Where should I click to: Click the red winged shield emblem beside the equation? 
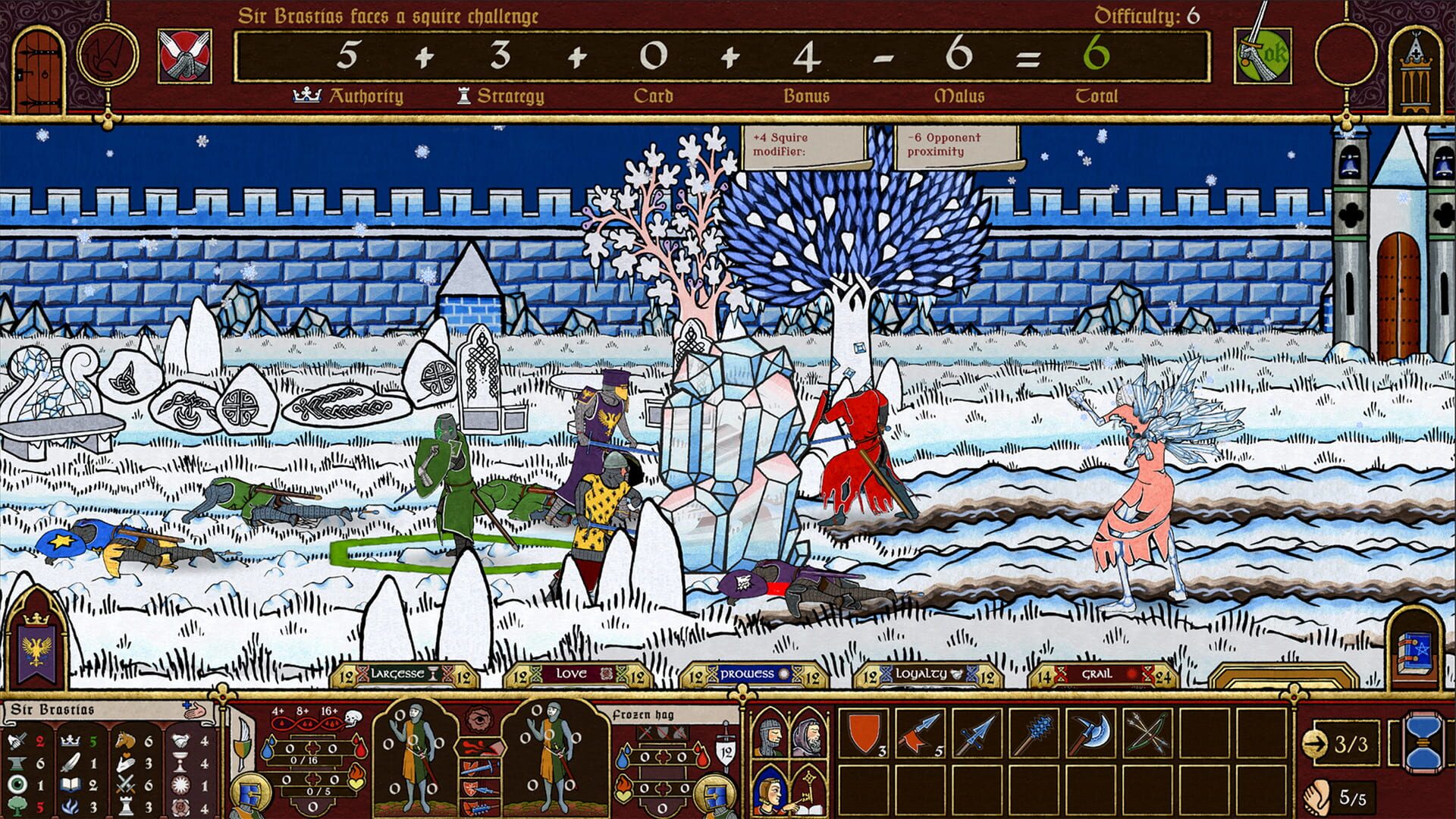(x=184, y=53)
